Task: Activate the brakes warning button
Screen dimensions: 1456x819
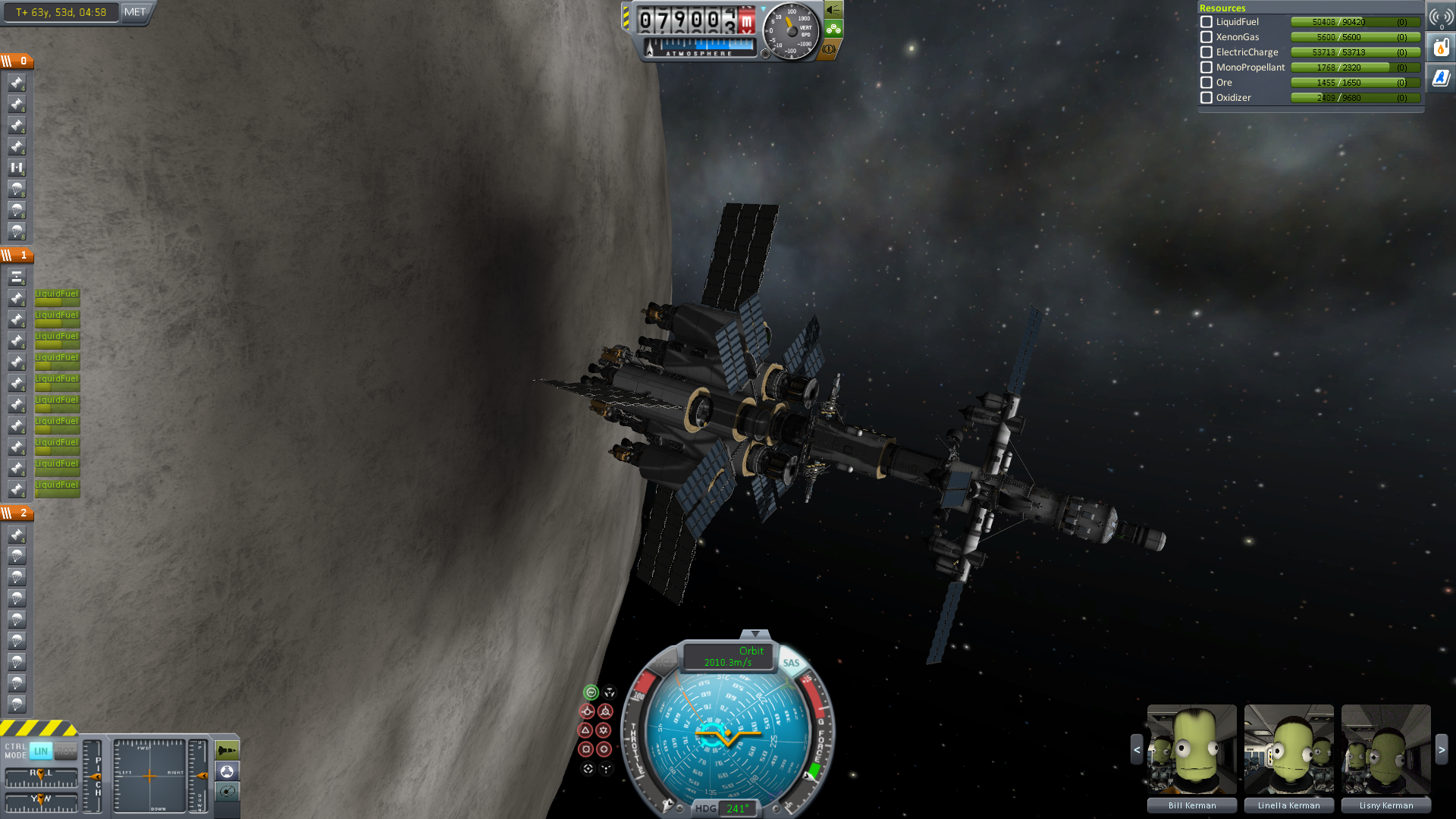Action: pyautogui.click(x=830, y=49)
